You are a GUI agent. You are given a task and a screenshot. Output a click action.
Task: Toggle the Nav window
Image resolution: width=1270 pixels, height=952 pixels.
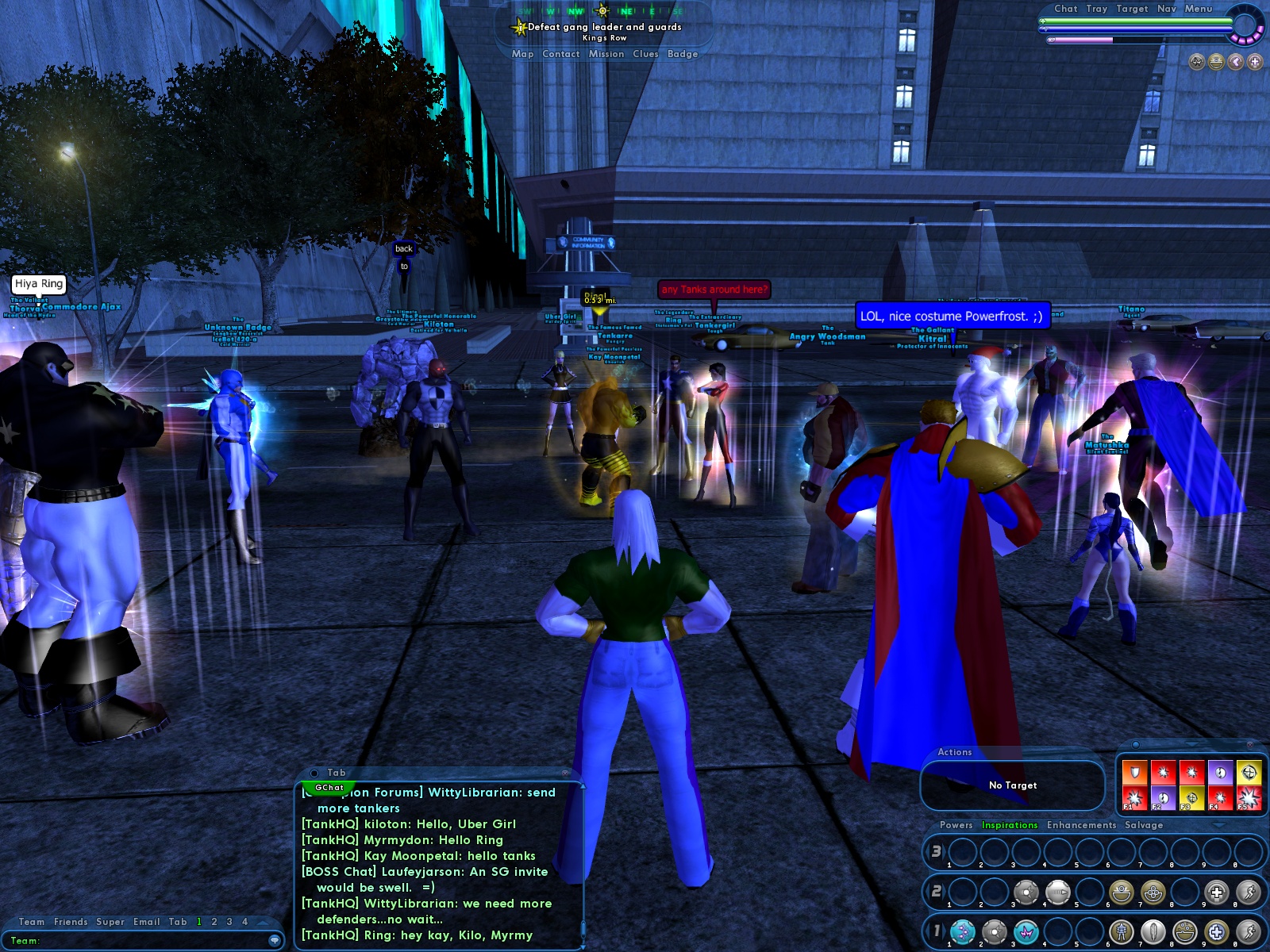tap(1166, 9)
